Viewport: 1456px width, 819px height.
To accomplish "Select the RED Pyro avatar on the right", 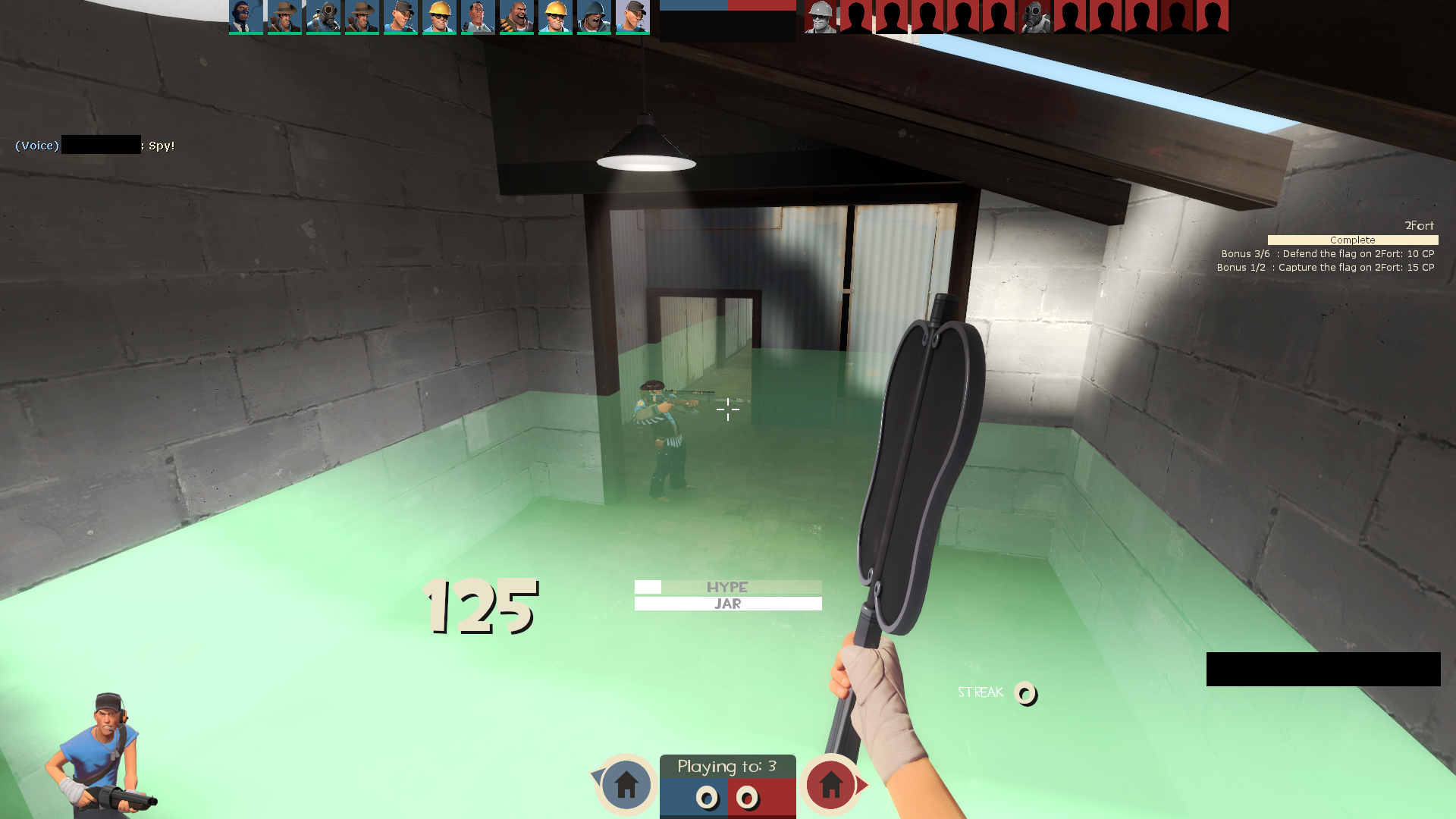I will pyautogui.click(x=1034, y=17).
